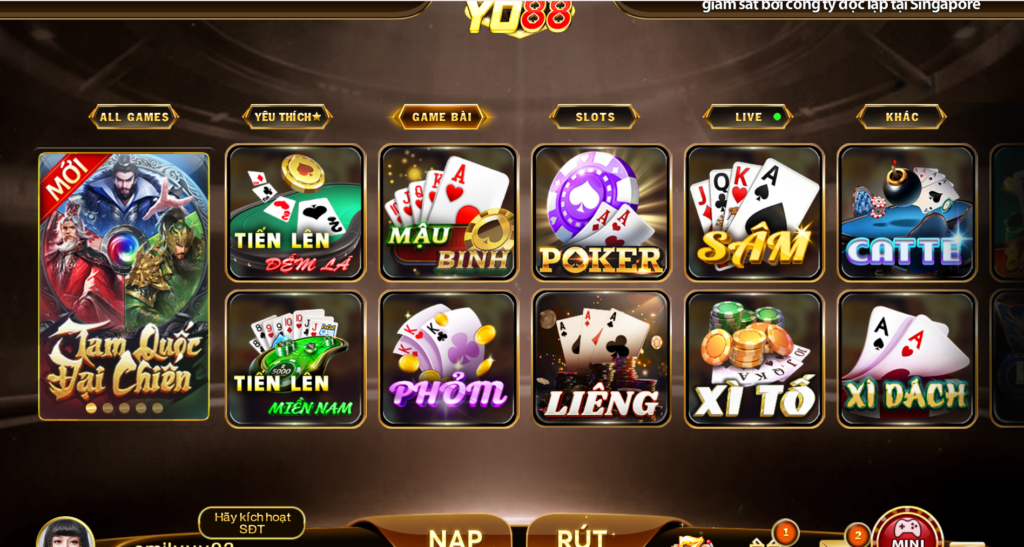
Task: Open the LIVE games tab
Action: coord(749,117)
